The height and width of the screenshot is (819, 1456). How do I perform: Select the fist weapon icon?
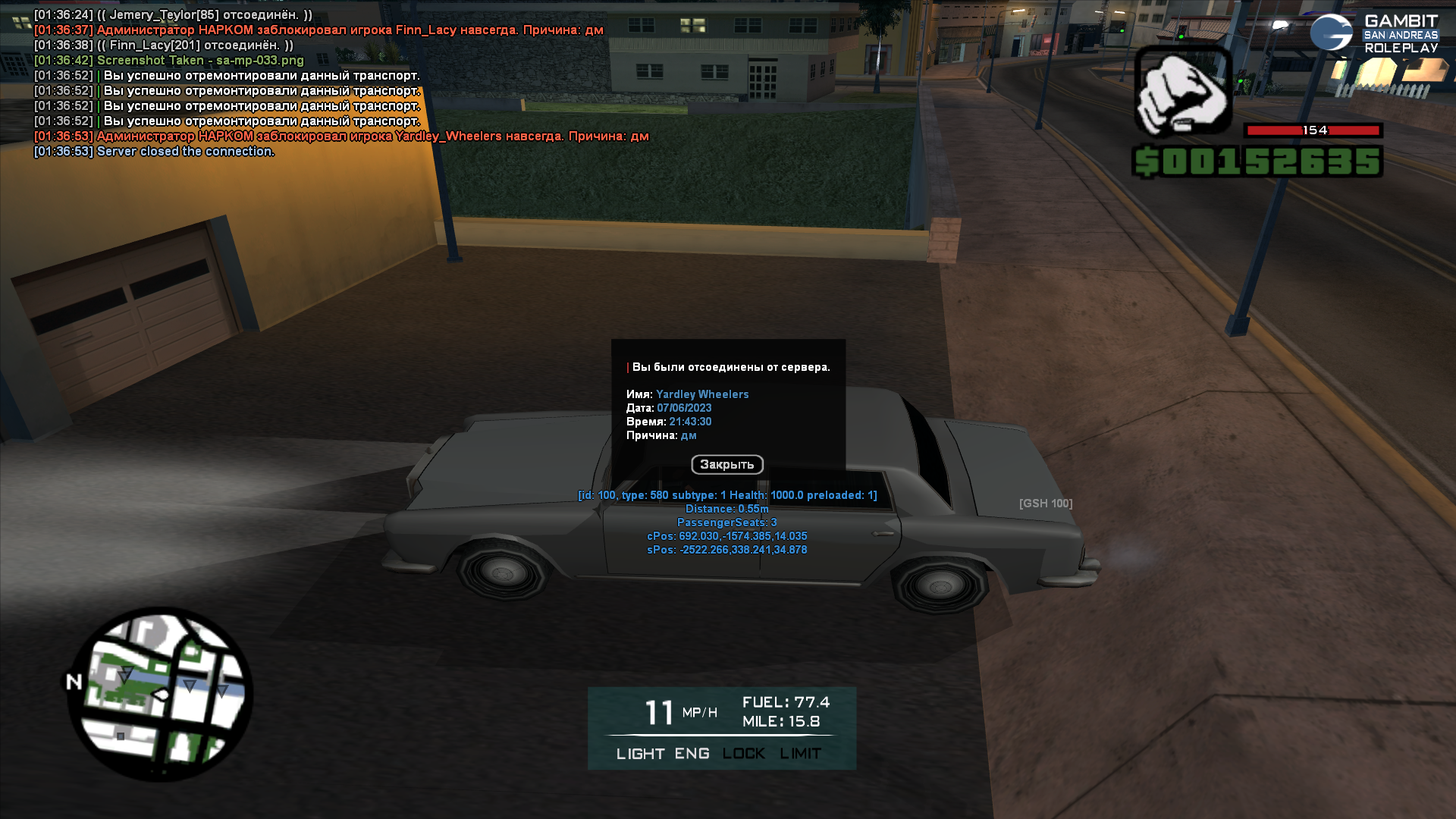tap(1182, 91)
